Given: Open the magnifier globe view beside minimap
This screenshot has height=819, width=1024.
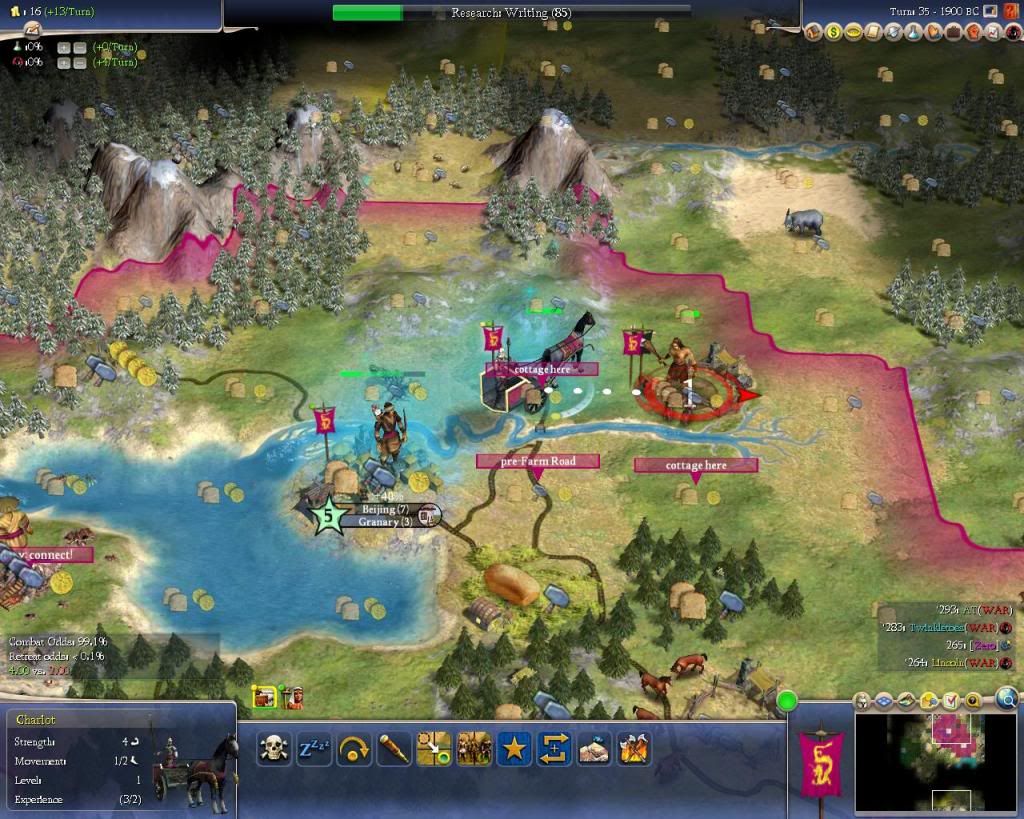Looking at the screenshot, I should click(x=1006, y=699).
